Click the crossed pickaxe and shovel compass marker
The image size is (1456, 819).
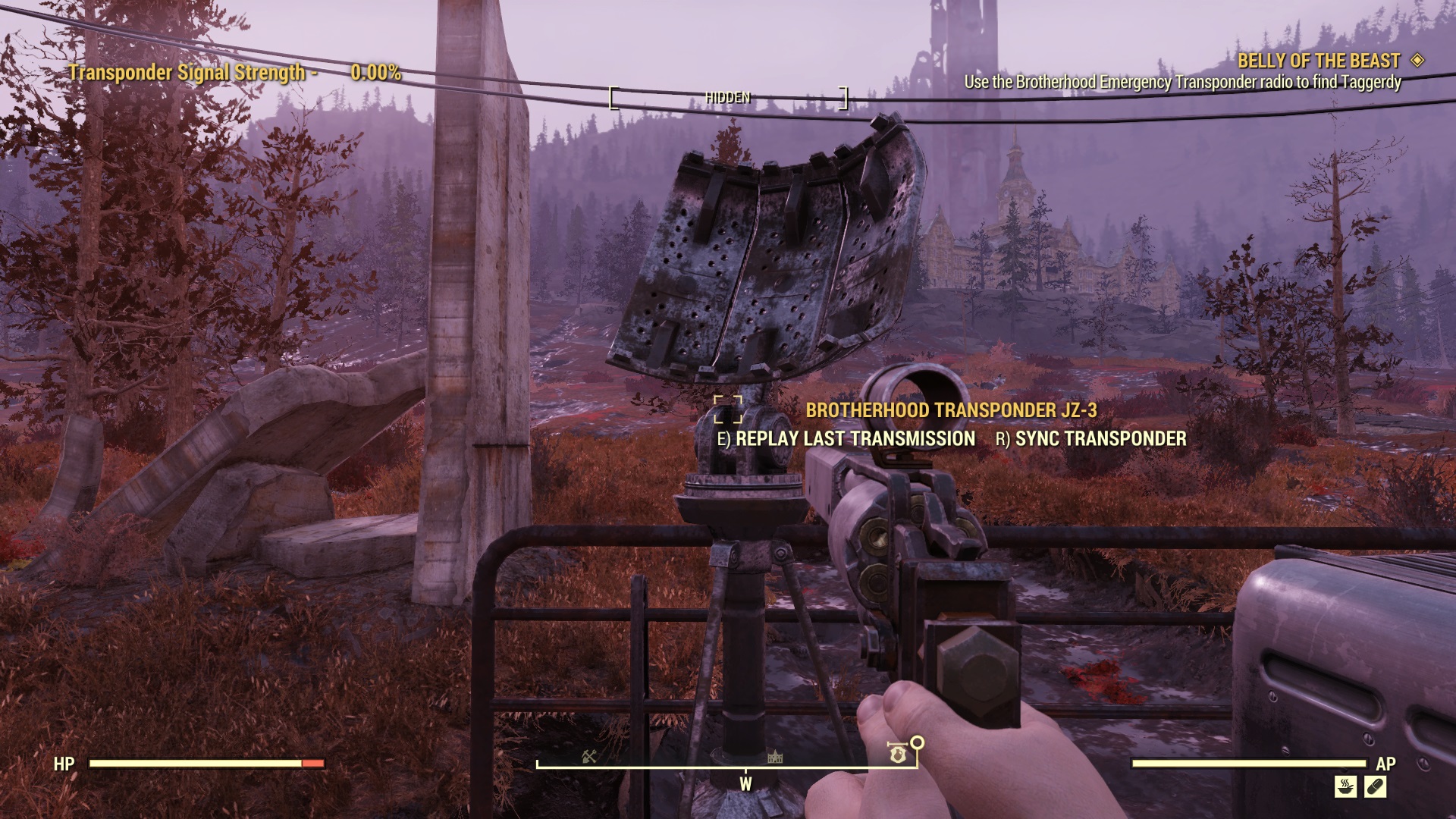[590, 756]
